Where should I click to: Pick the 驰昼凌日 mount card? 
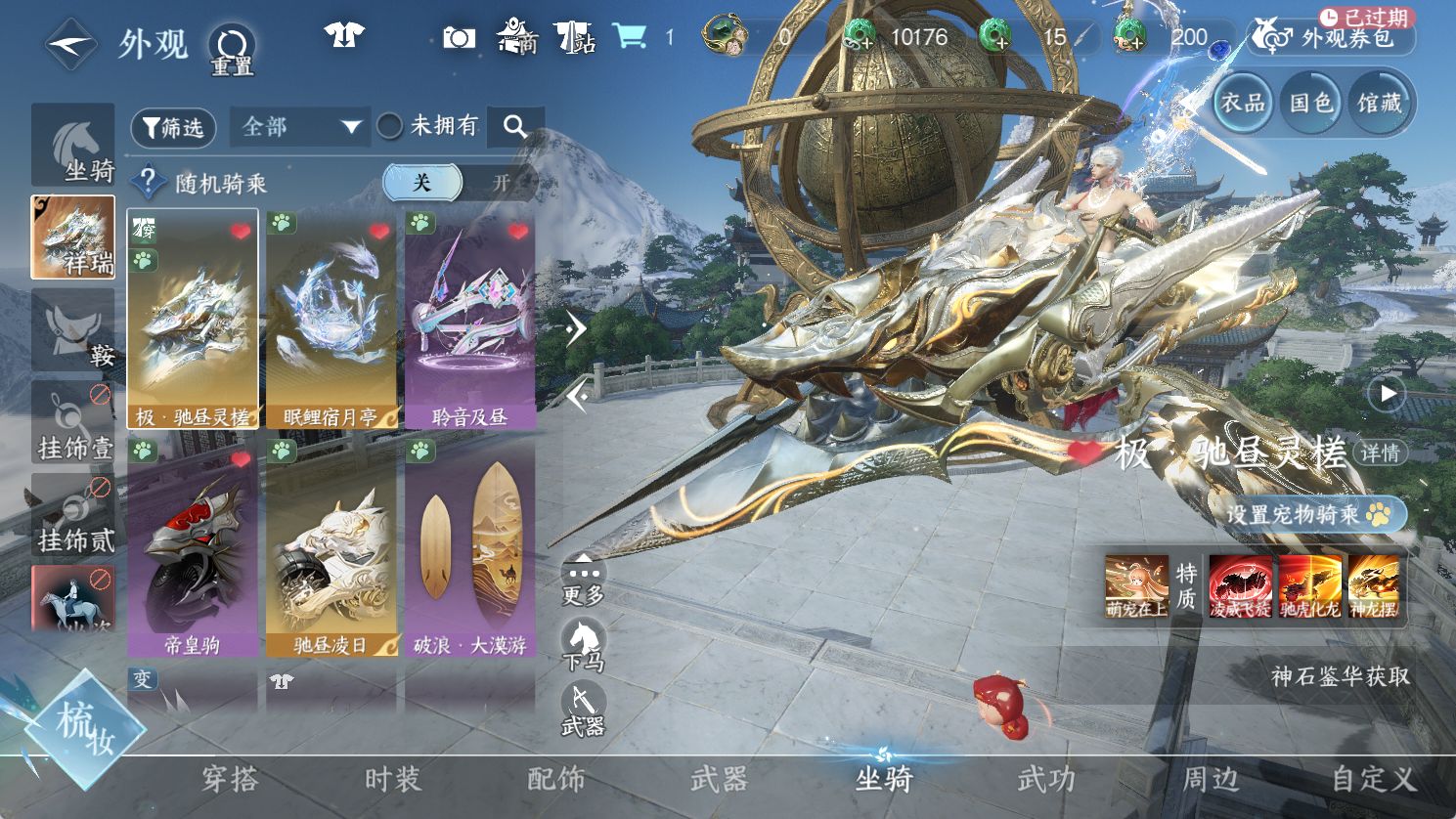[331, 546]
